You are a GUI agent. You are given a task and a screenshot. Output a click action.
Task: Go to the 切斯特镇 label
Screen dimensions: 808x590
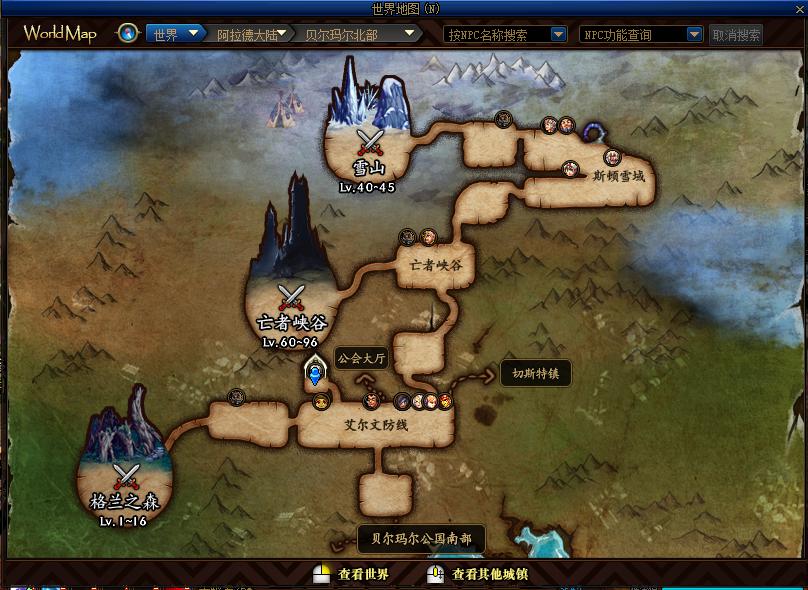tap(536, 373)
